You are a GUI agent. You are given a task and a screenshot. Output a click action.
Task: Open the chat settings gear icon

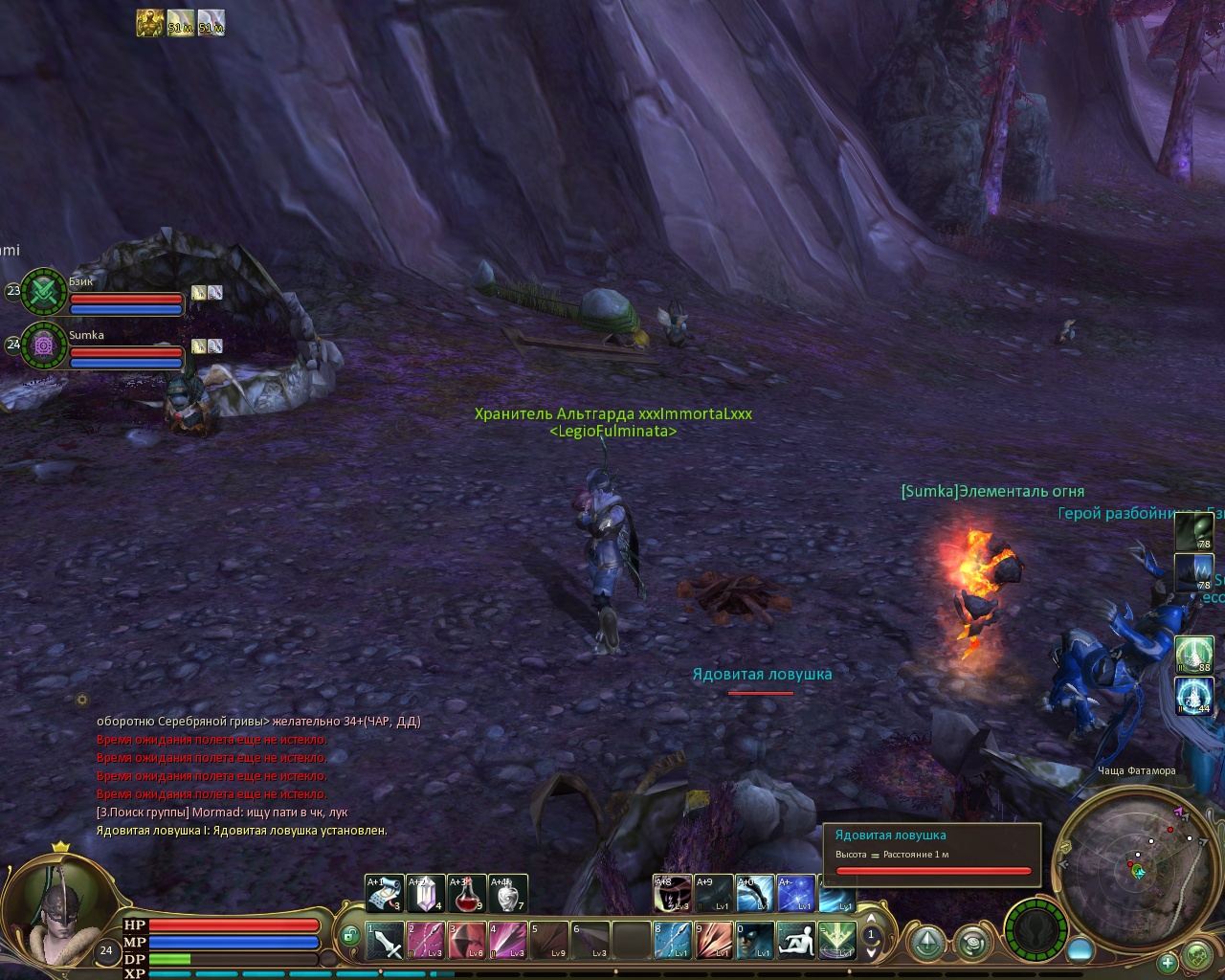pos(82,700)
